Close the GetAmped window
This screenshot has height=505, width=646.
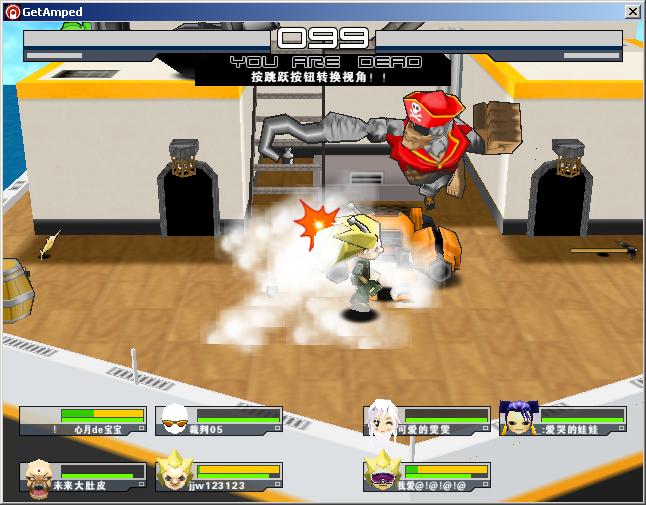(x=632, y=11)
